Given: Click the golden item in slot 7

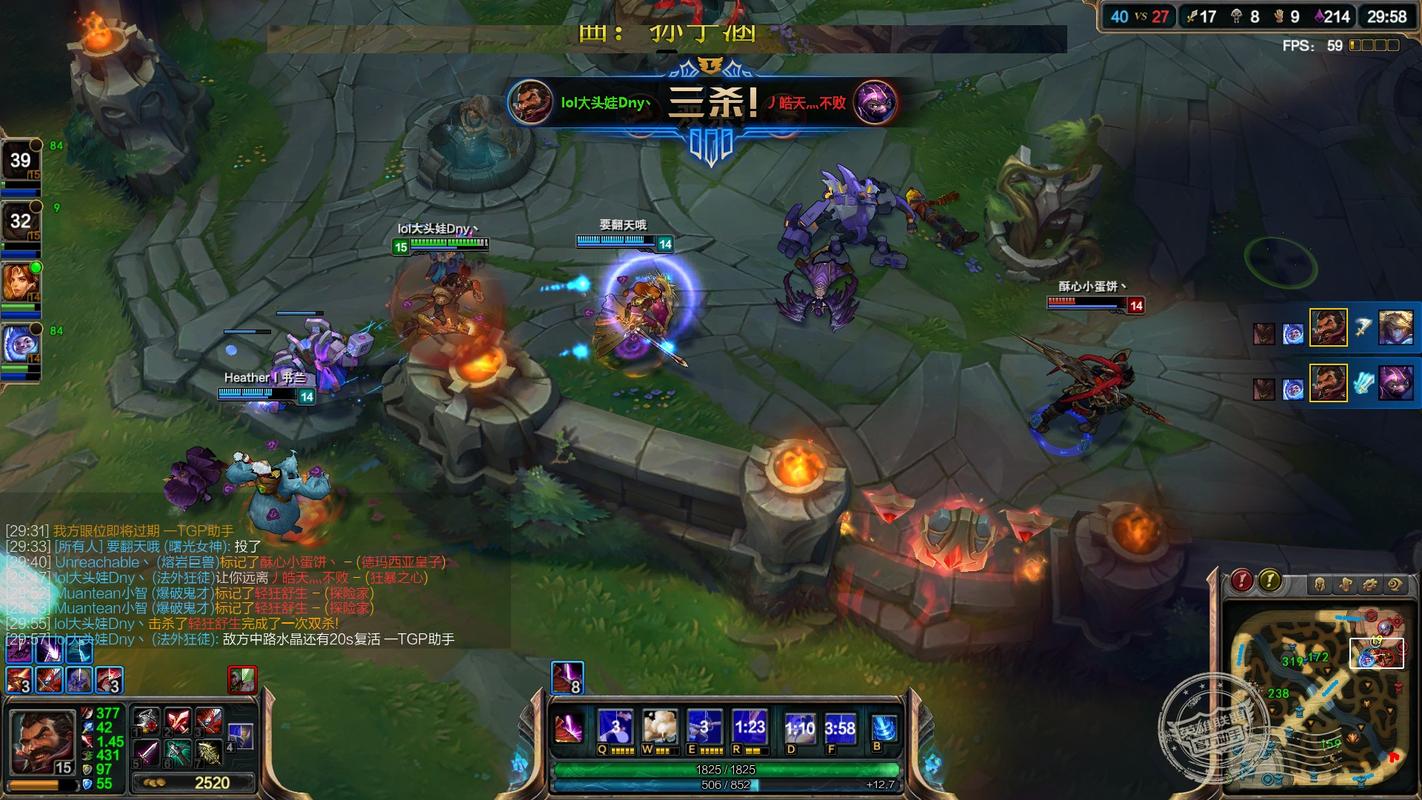Looking at the screenshot, I should (x=208, y=752).
